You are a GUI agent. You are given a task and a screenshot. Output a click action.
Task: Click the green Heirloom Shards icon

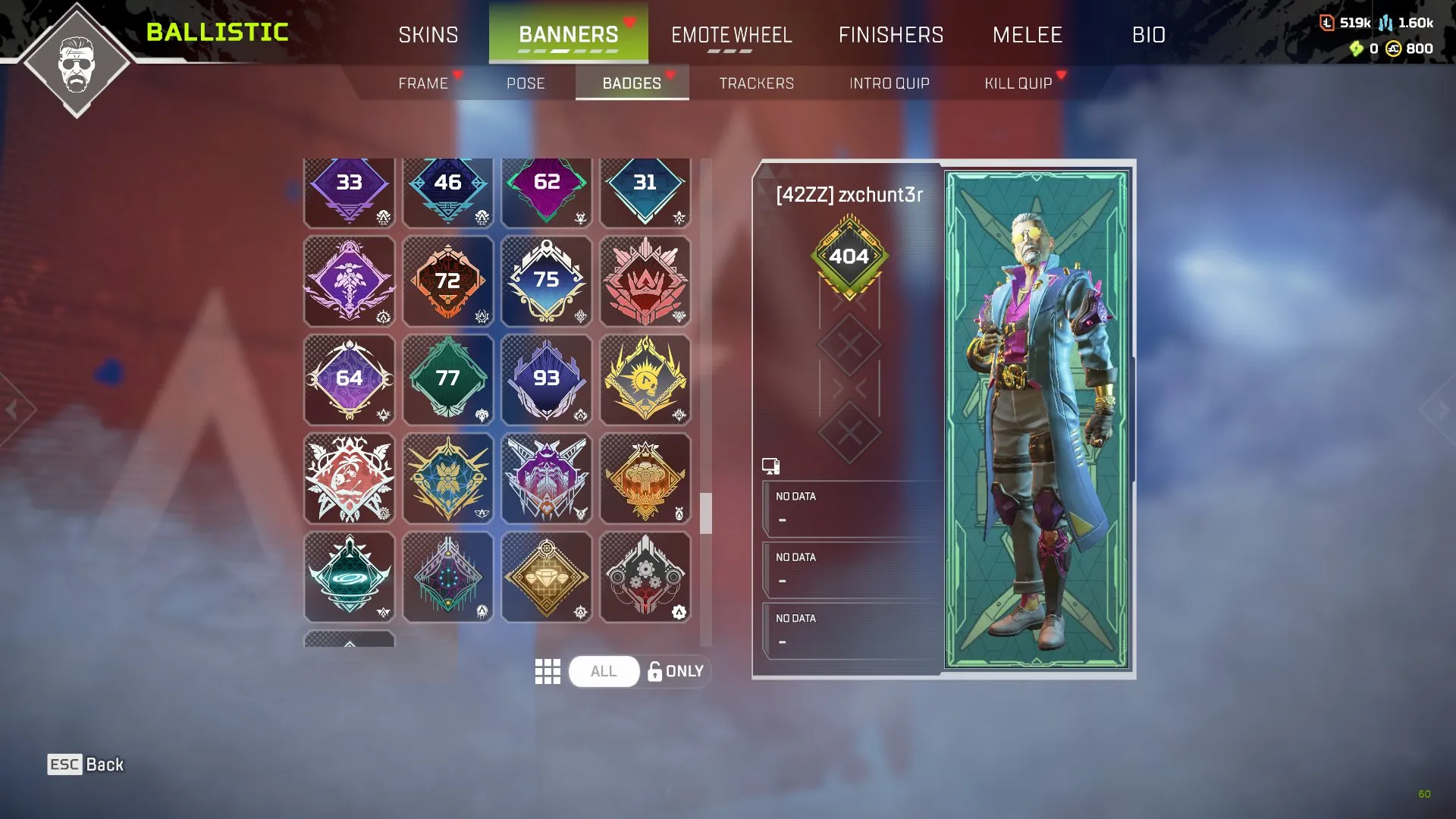(1355, 49)
